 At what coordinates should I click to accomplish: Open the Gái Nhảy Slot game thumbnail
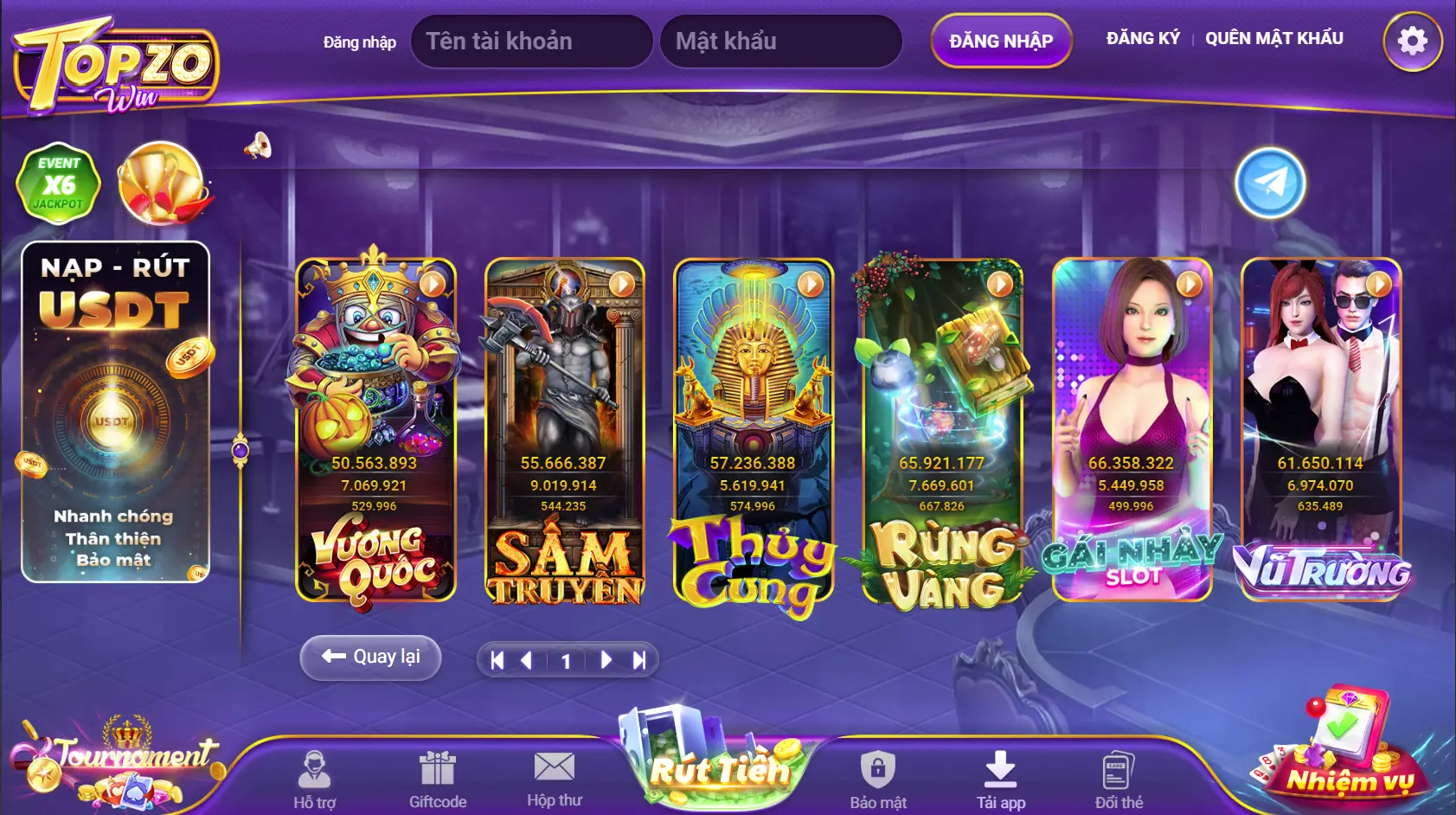(1131, 433)
